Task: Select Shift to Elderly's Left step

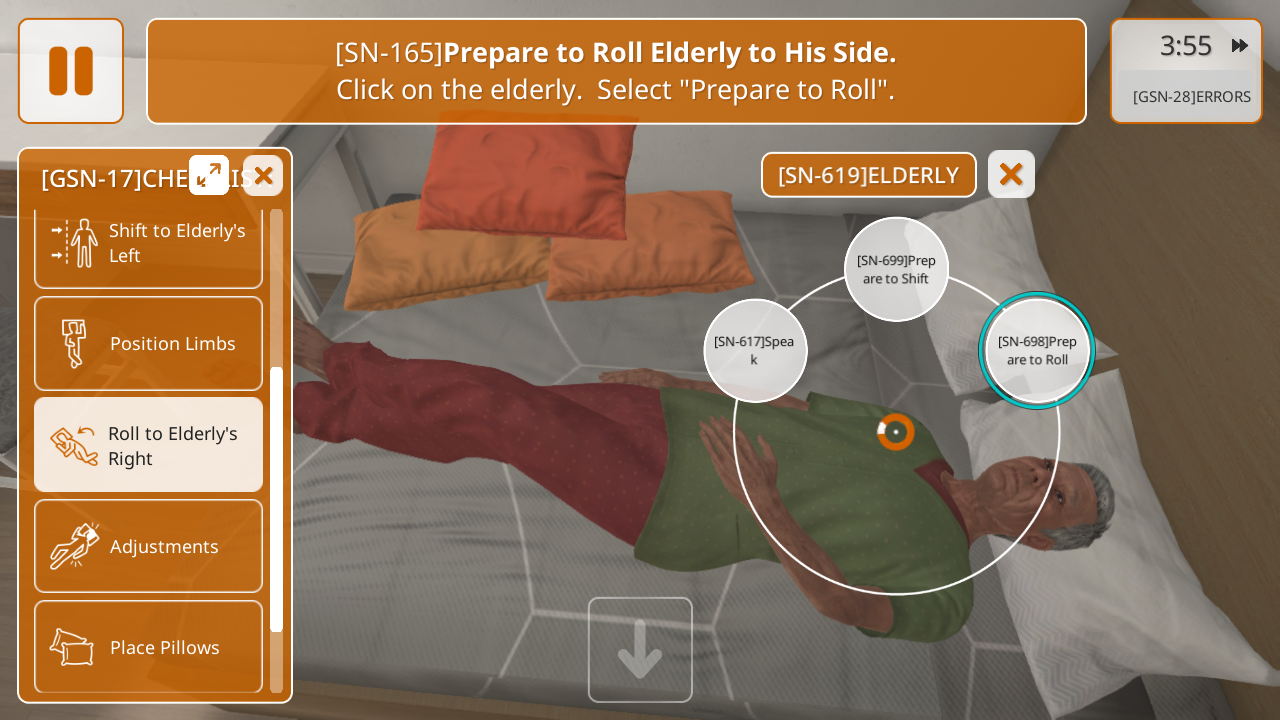Action: point(148,243)
